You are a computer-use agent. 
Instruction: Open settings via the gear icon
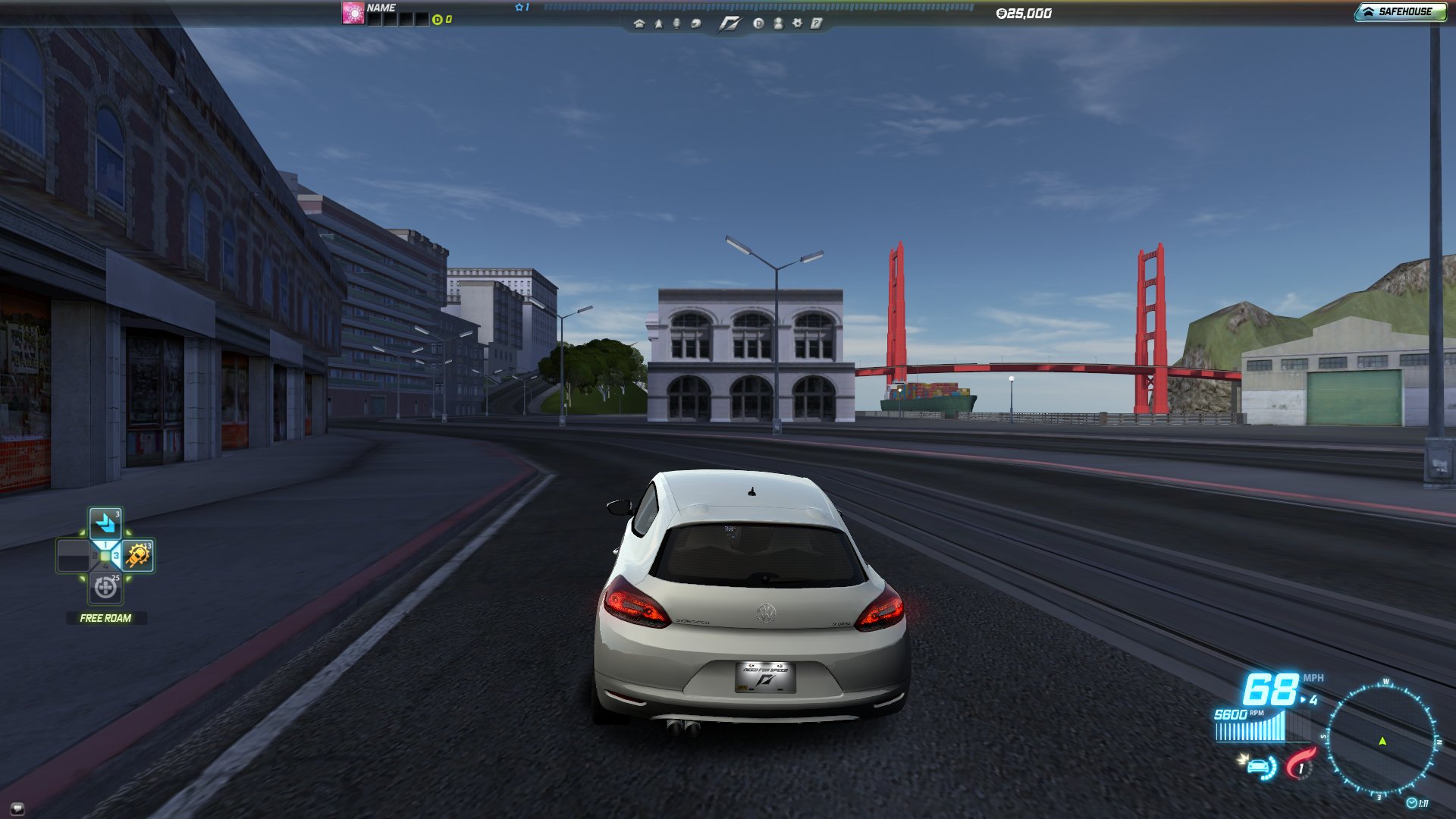798,24
